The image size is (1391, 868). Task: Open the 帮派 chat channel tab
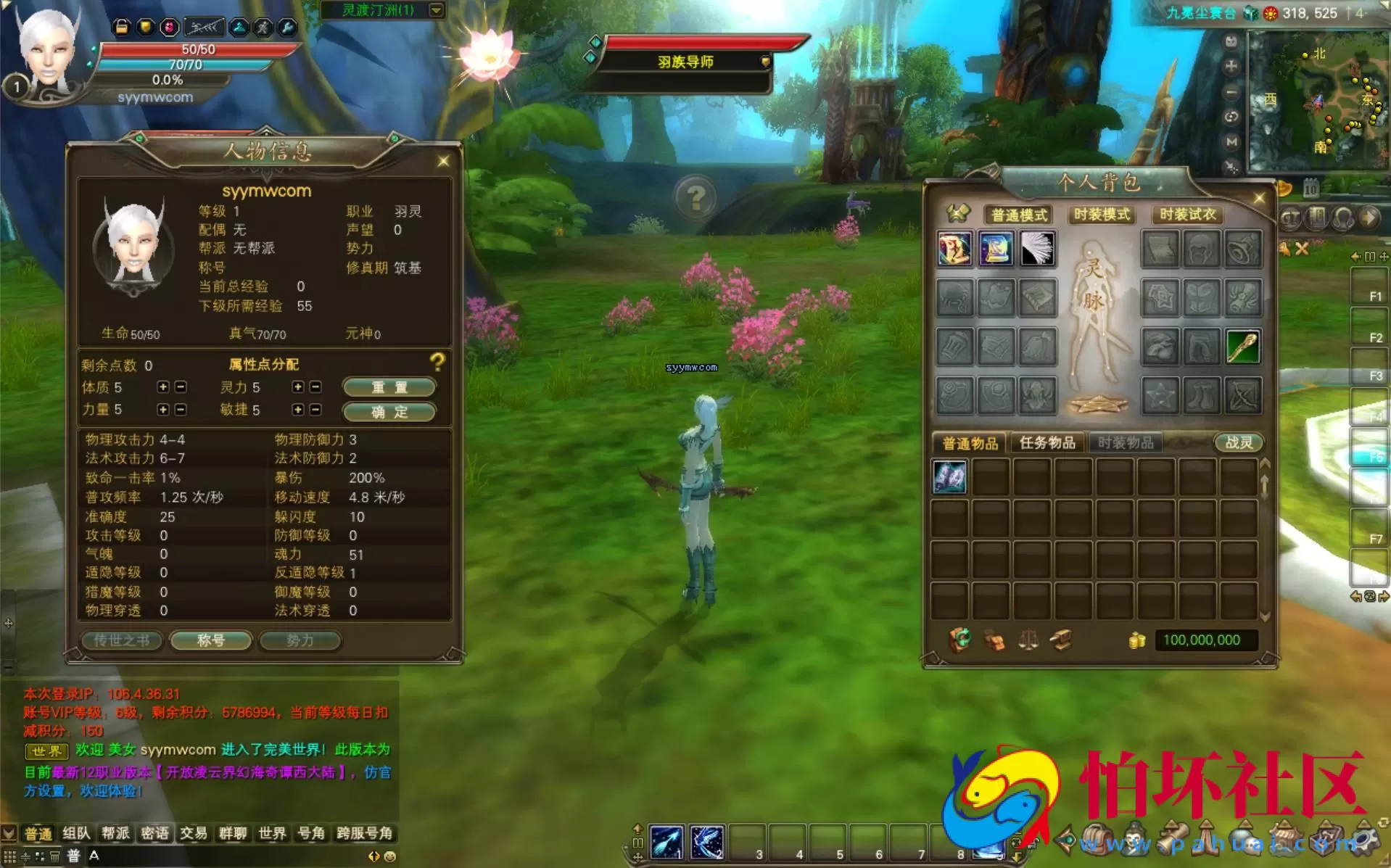(115, 833)
